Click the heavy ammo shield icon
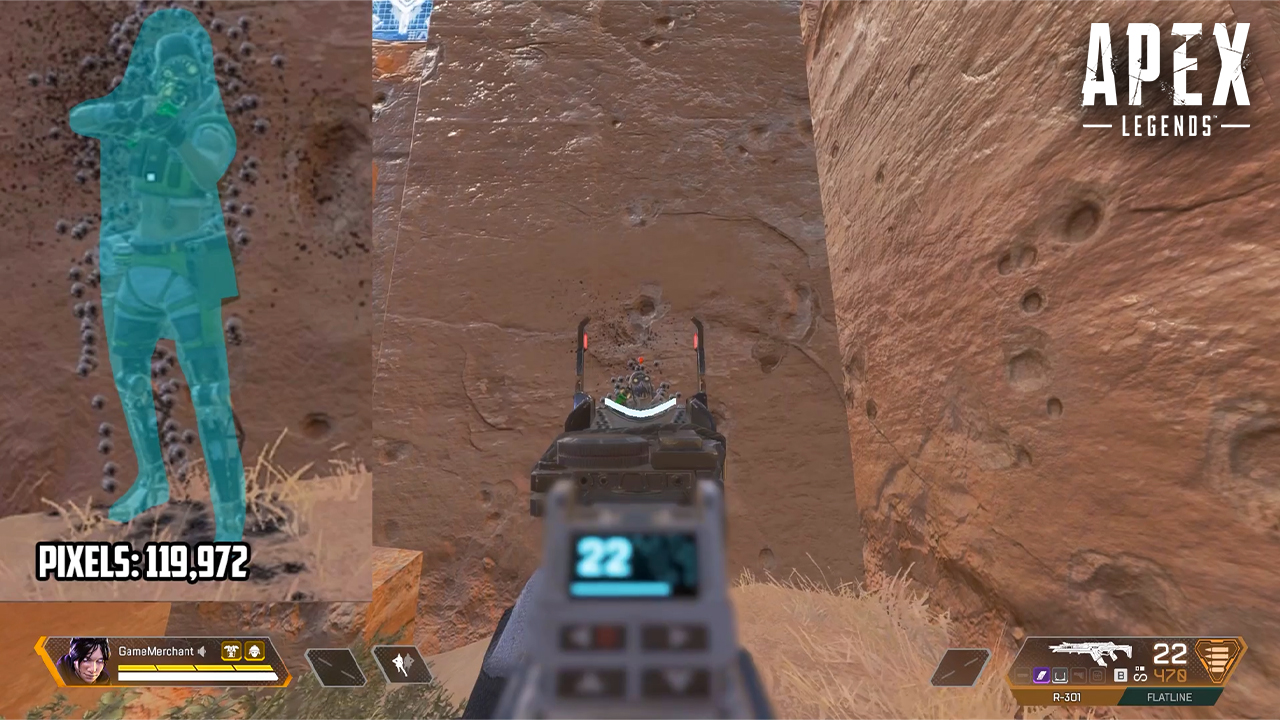Image resolution: width=1280 pixels, height=720 pixels. point(1217,660)
